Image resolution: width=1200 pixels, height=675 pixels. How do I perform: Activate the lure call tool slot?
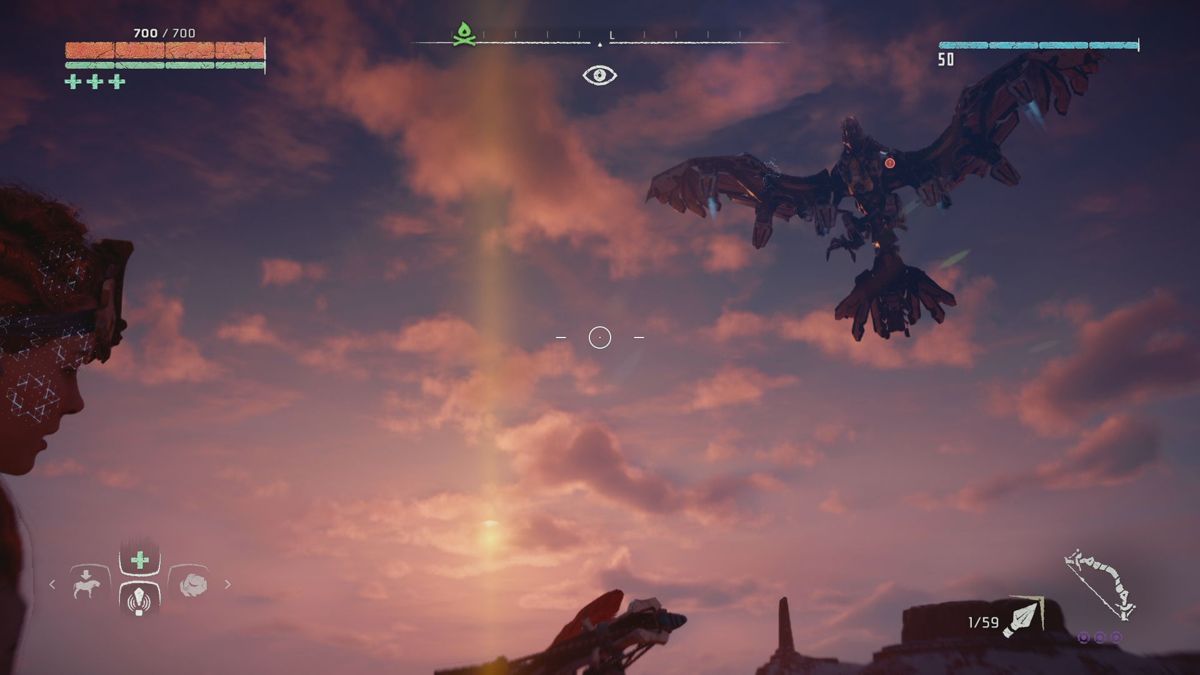(x=140, y=599)
